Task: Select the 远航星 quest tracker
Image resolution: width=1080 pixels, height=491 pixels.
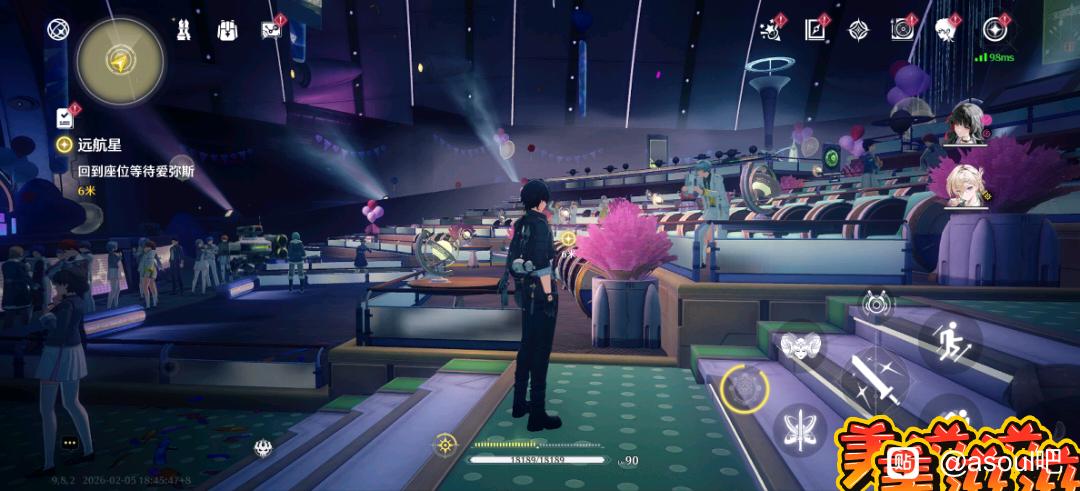Action: pyautogui.click(x=99, y=144)
